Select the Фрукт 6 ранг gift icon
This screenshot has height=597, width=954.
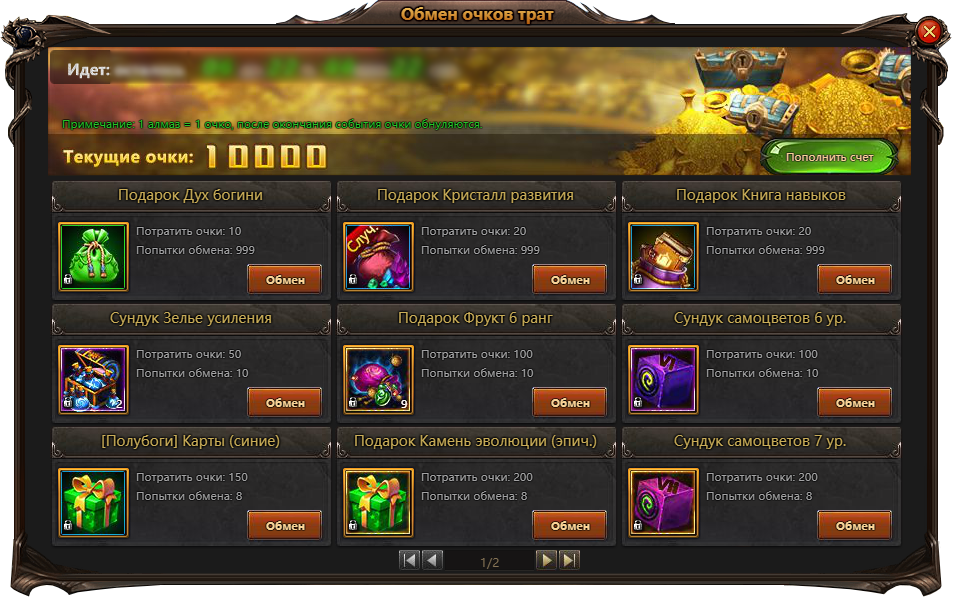point(378,380)
